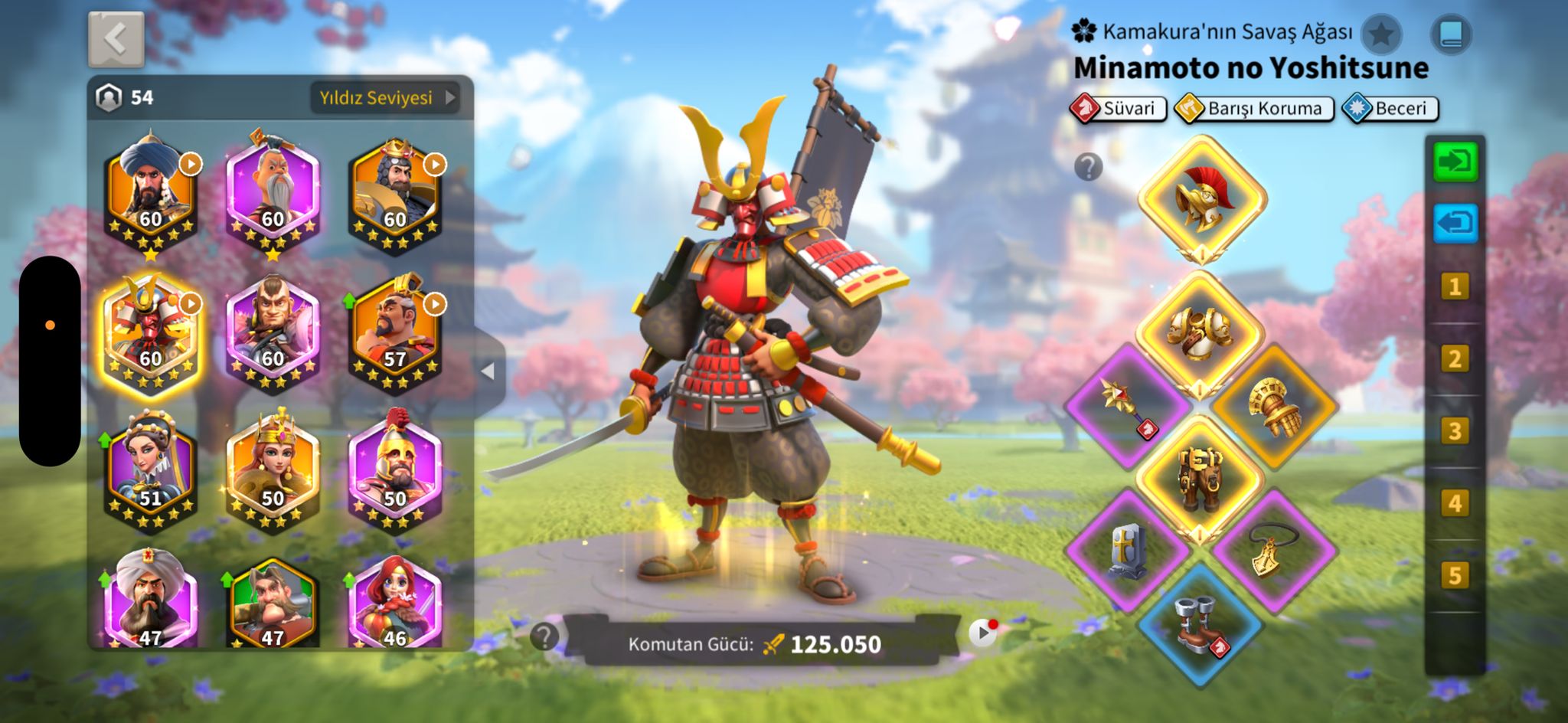Screen dimensions: 1568x723
Task: Select the crowned queen level 50 commander
Action: pos(273,470)
